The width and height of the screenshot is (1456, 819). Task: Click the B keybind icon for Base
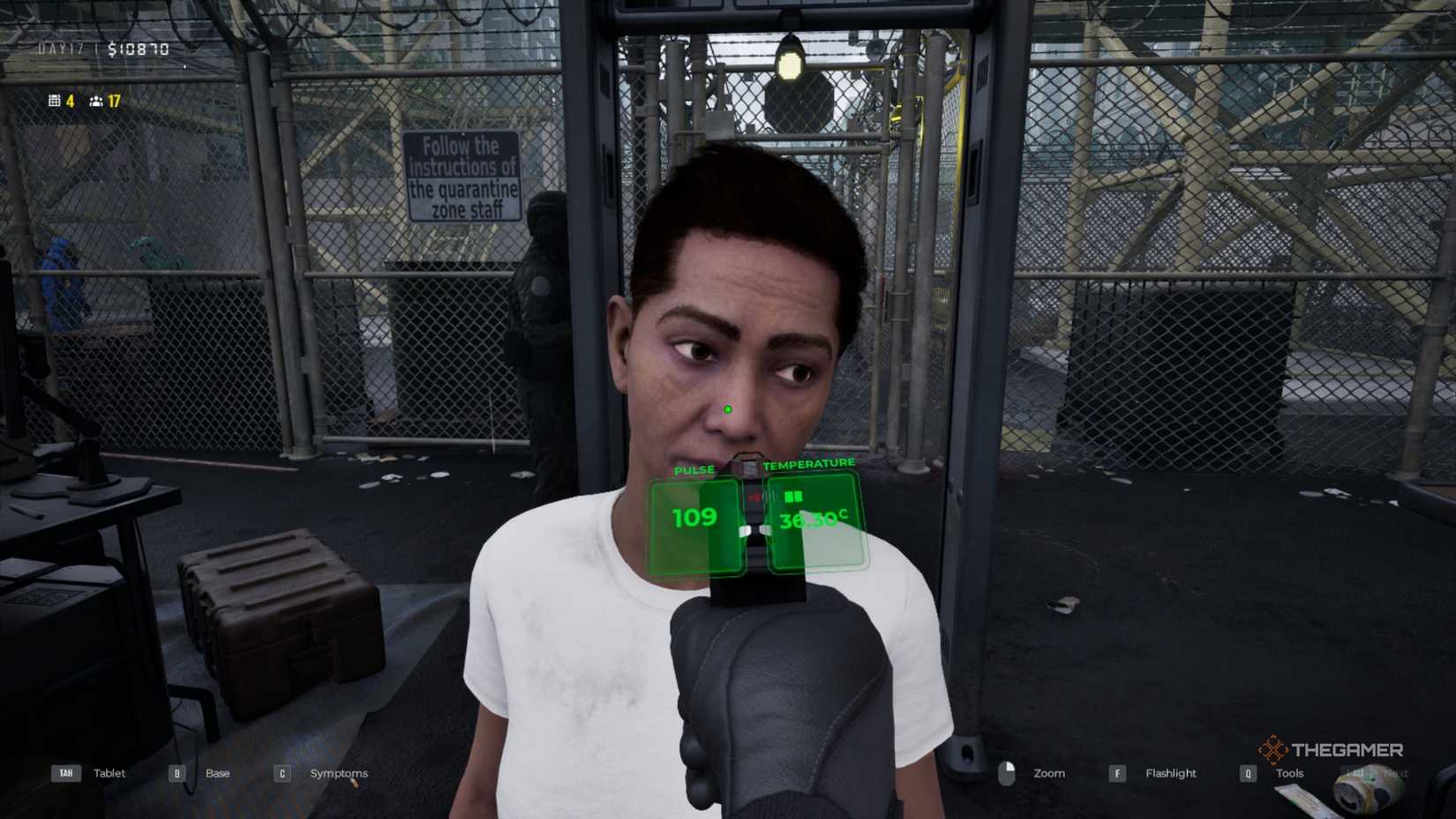click(x=176, y=773)
